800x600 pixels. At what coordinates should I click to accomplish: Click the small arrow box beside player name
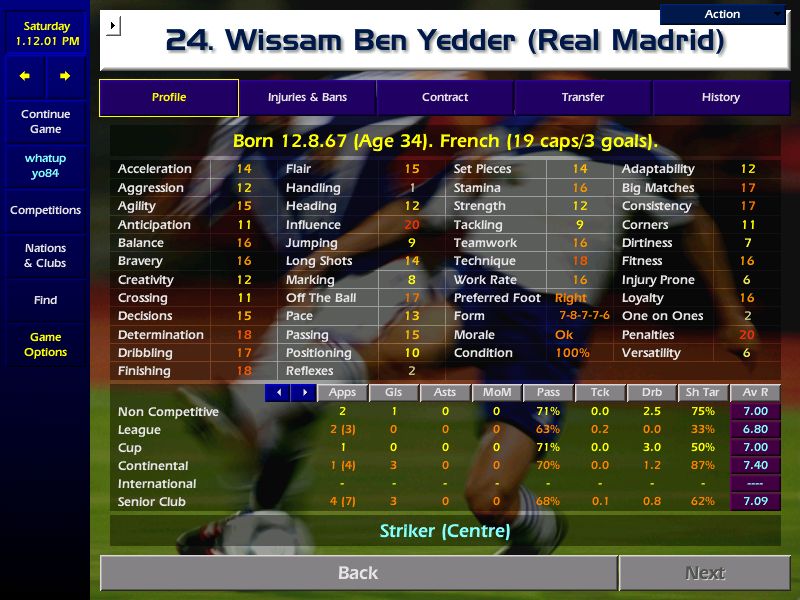tap(112, 25)
